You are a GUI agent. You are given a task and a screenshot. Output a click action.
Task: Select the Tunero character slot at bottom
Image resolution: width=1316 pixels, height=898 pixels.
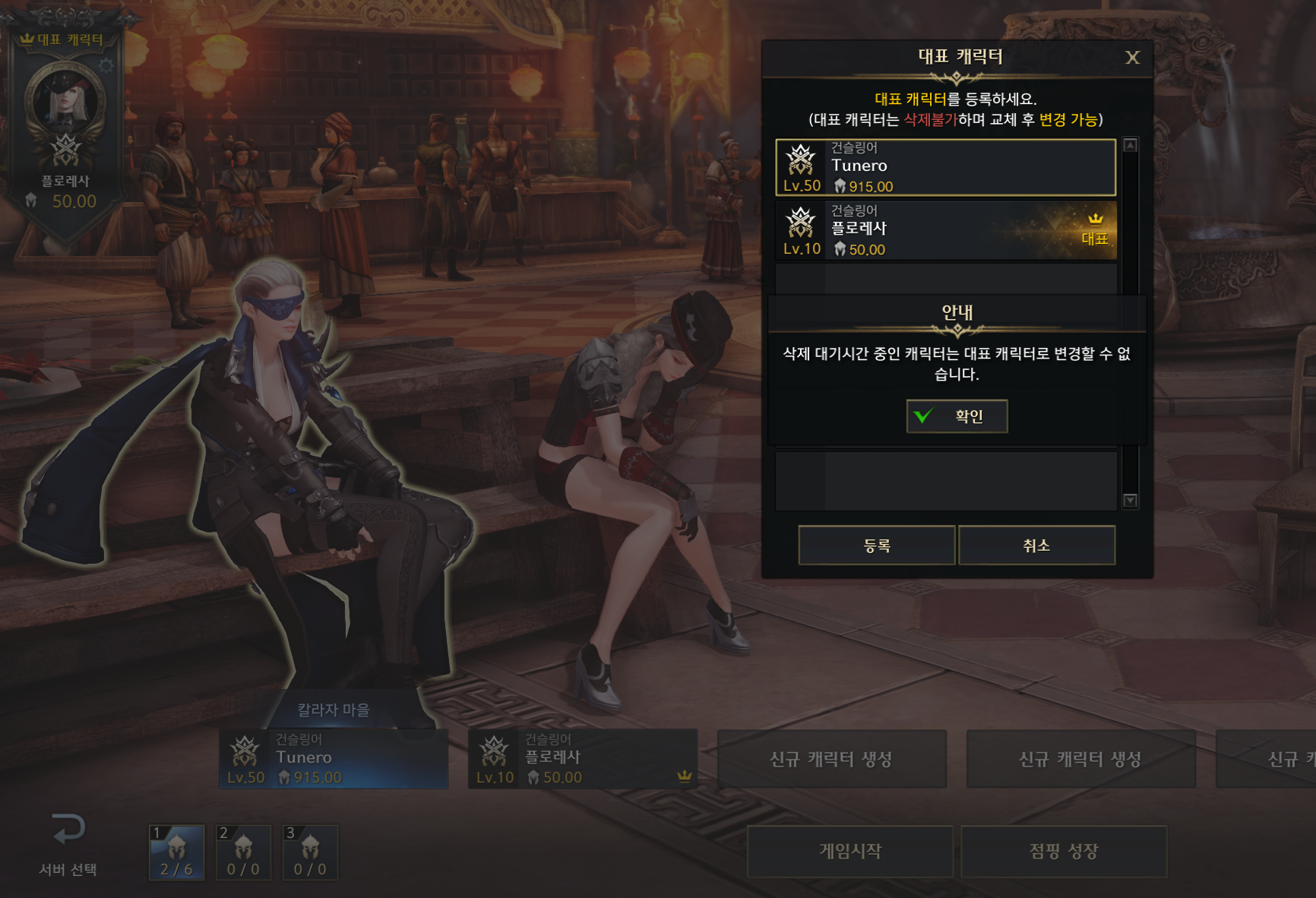tap(334, 758)
